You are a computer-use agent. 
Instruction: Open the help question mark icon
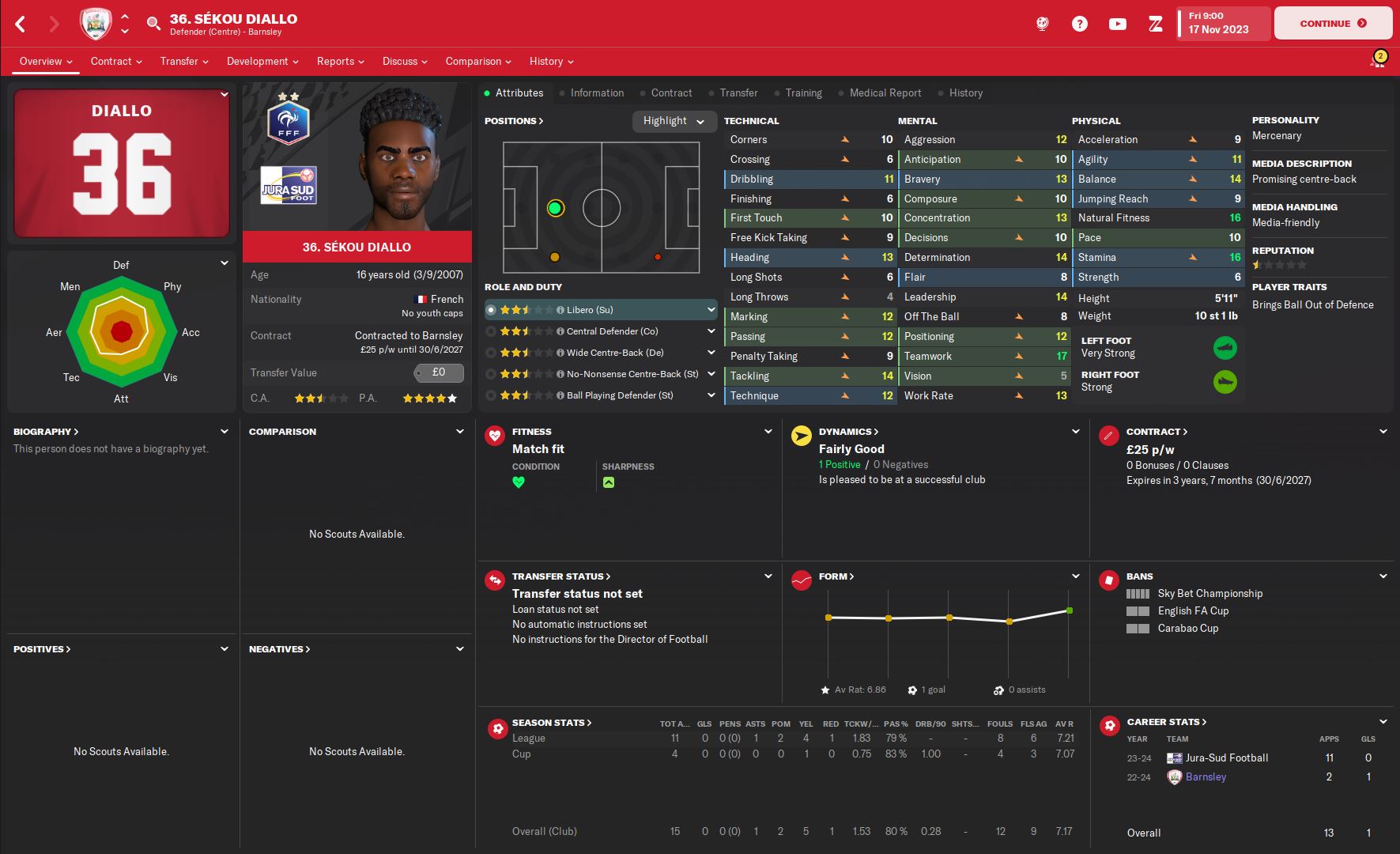pyautogui.click(x=1080, y=24)
